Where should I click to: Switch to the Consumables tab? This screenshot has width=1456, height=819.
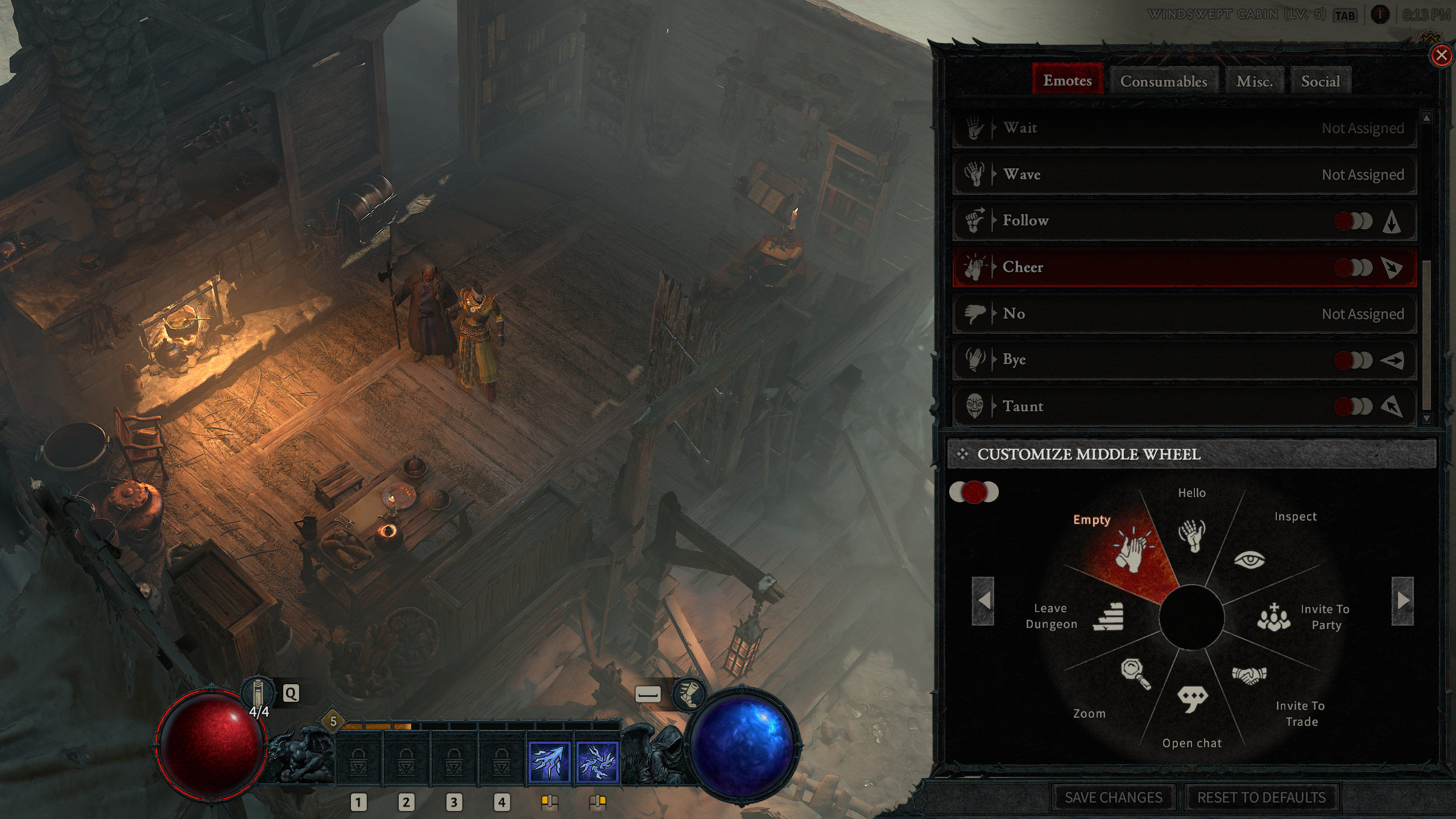(1163, 81)
